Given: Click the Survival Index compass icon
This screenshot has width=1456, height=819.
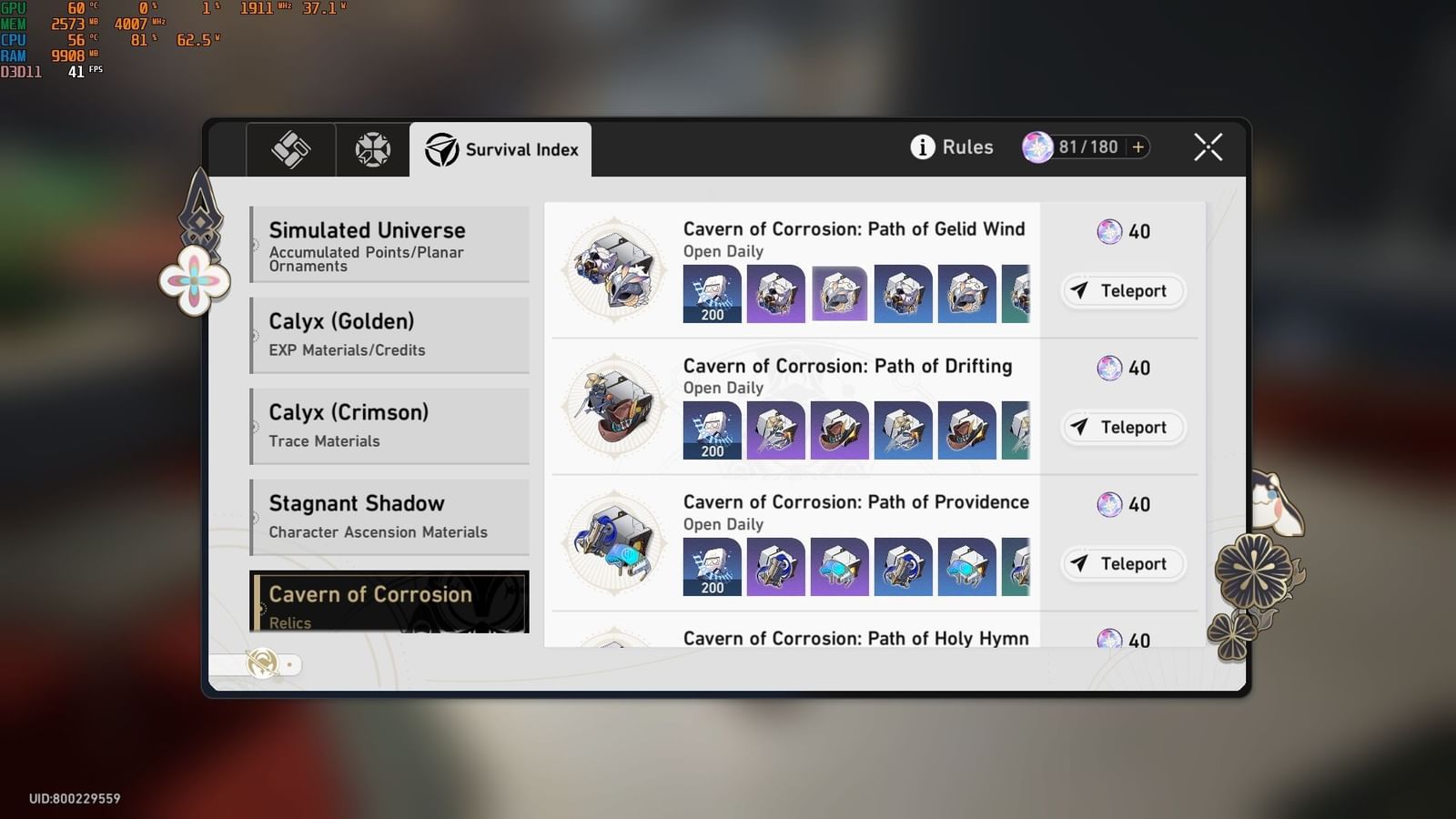Looking at the screenshot, I should (x=440, y=150).
